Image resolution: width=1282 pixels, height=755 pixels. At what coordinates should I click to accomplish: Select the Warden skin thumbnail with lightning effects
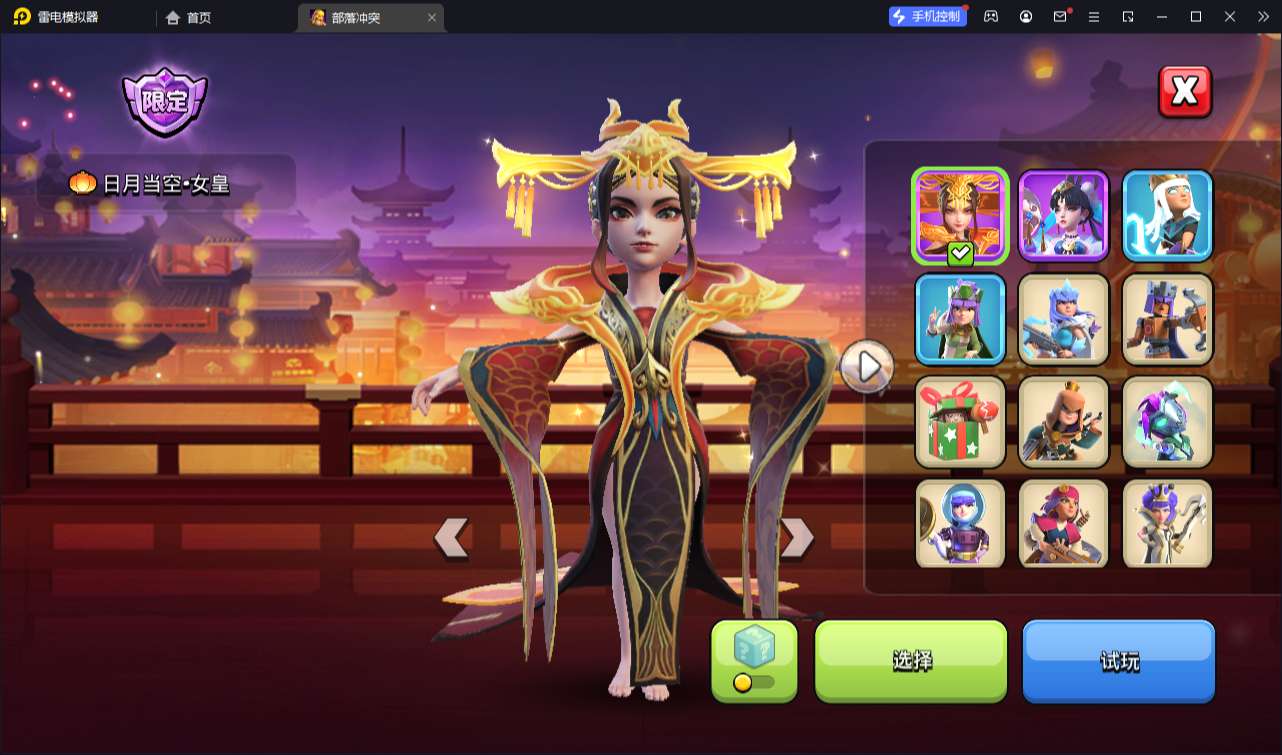(1167, 215)
